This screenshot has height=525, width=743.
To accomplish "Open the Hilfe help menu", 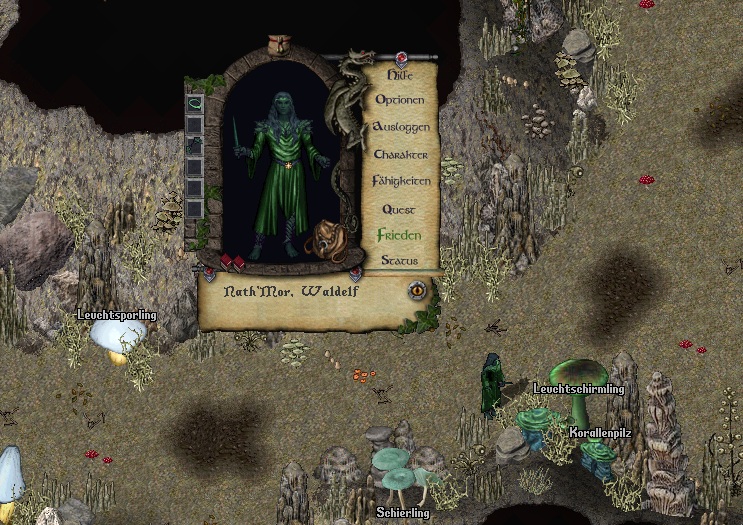I will [x=400, y=75].
